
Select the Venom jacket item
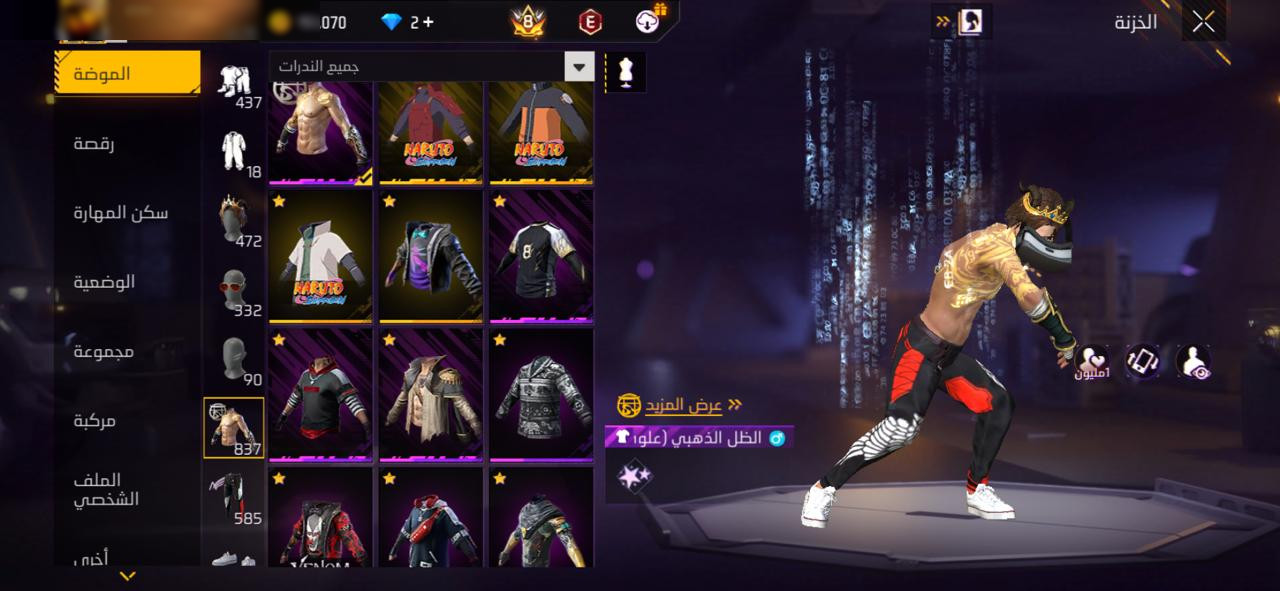point(320,520)
